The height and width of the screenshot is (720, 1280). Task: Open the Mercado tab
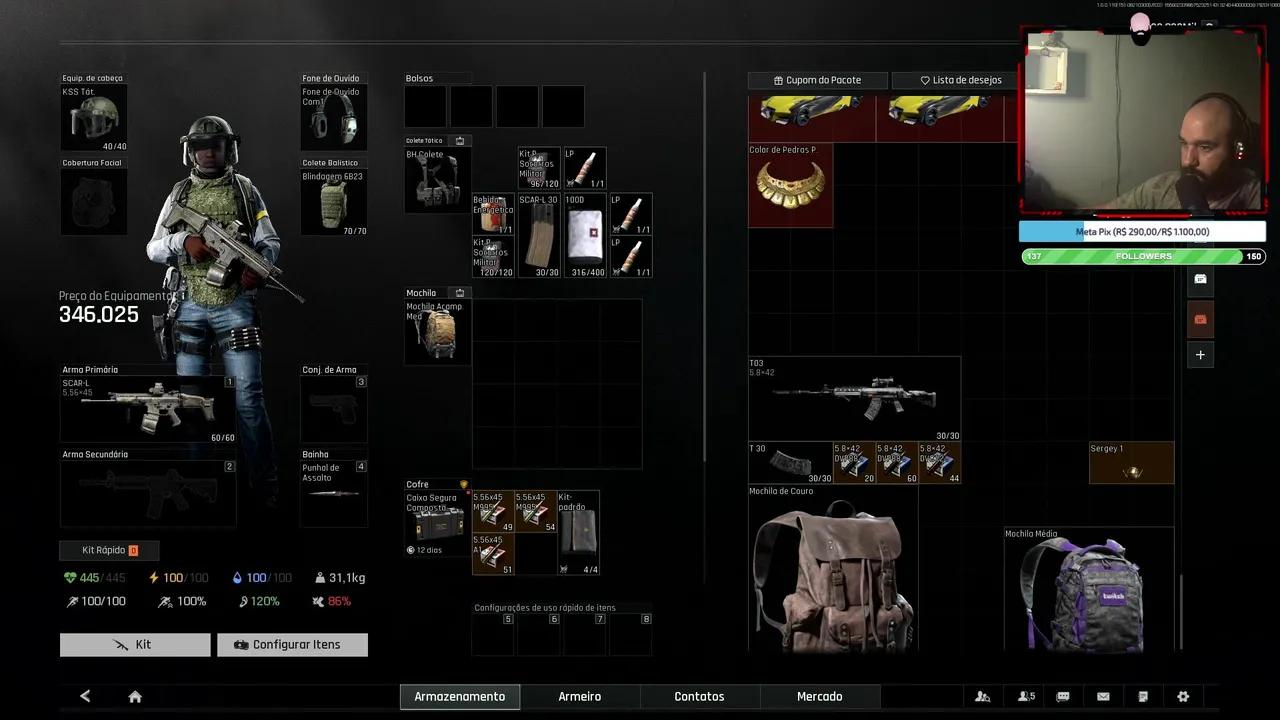pyautogui.click(x=819, y=696)
